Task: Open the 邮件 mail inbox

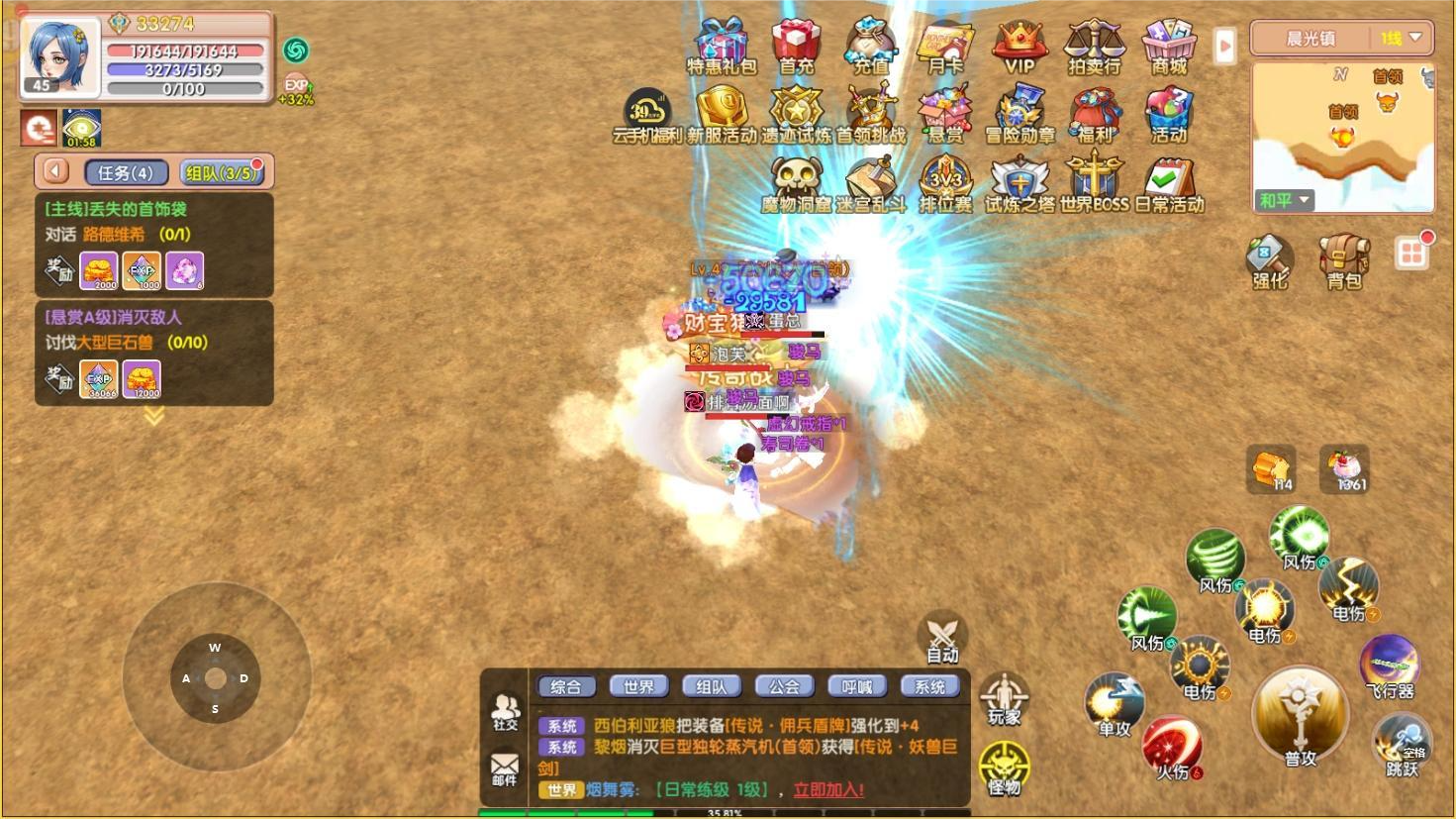Action: tap(505, 768)
